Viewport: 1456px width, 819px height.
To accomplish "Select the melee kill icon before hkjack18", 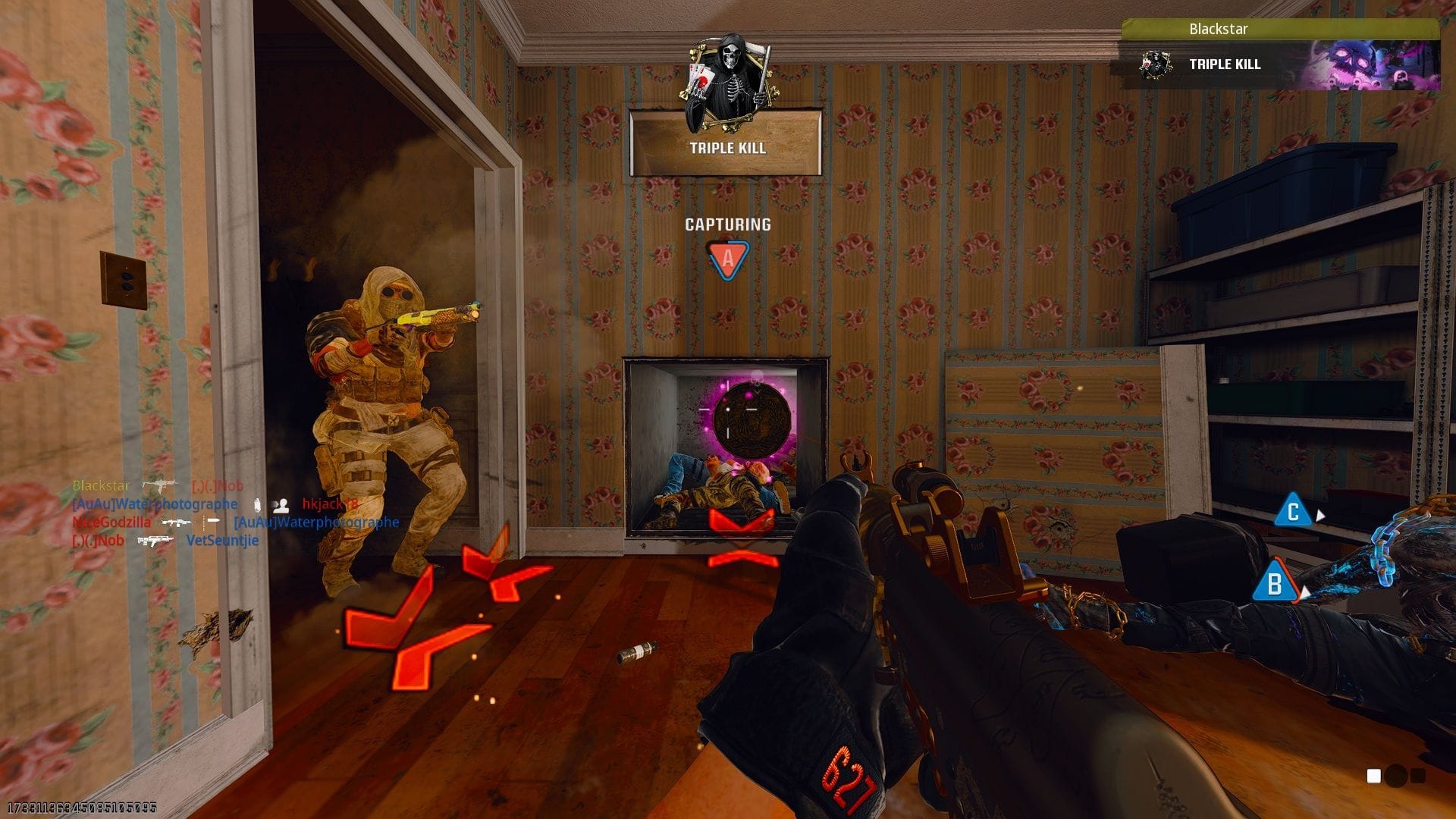I will [281, 507].
